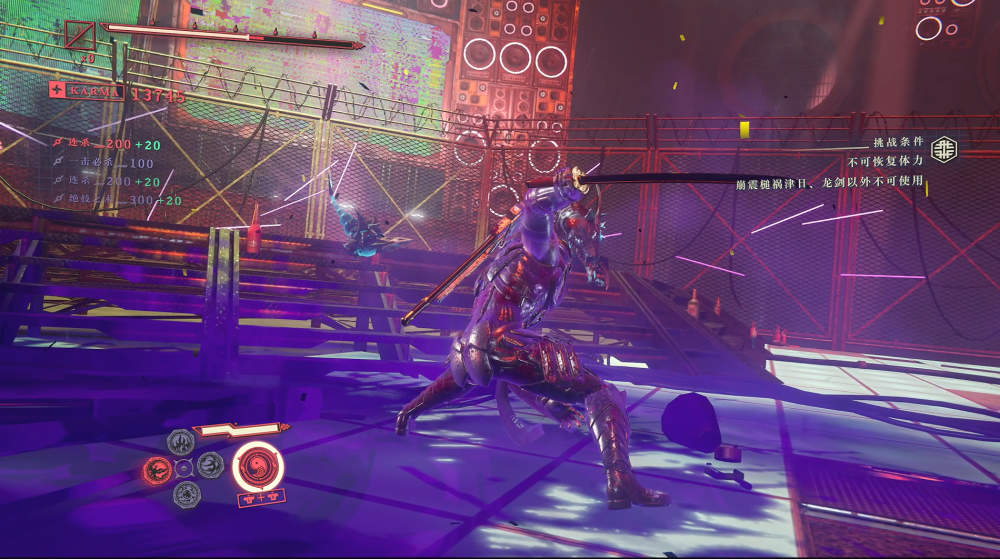Select the bottom grey crest skill medallion

185,493
